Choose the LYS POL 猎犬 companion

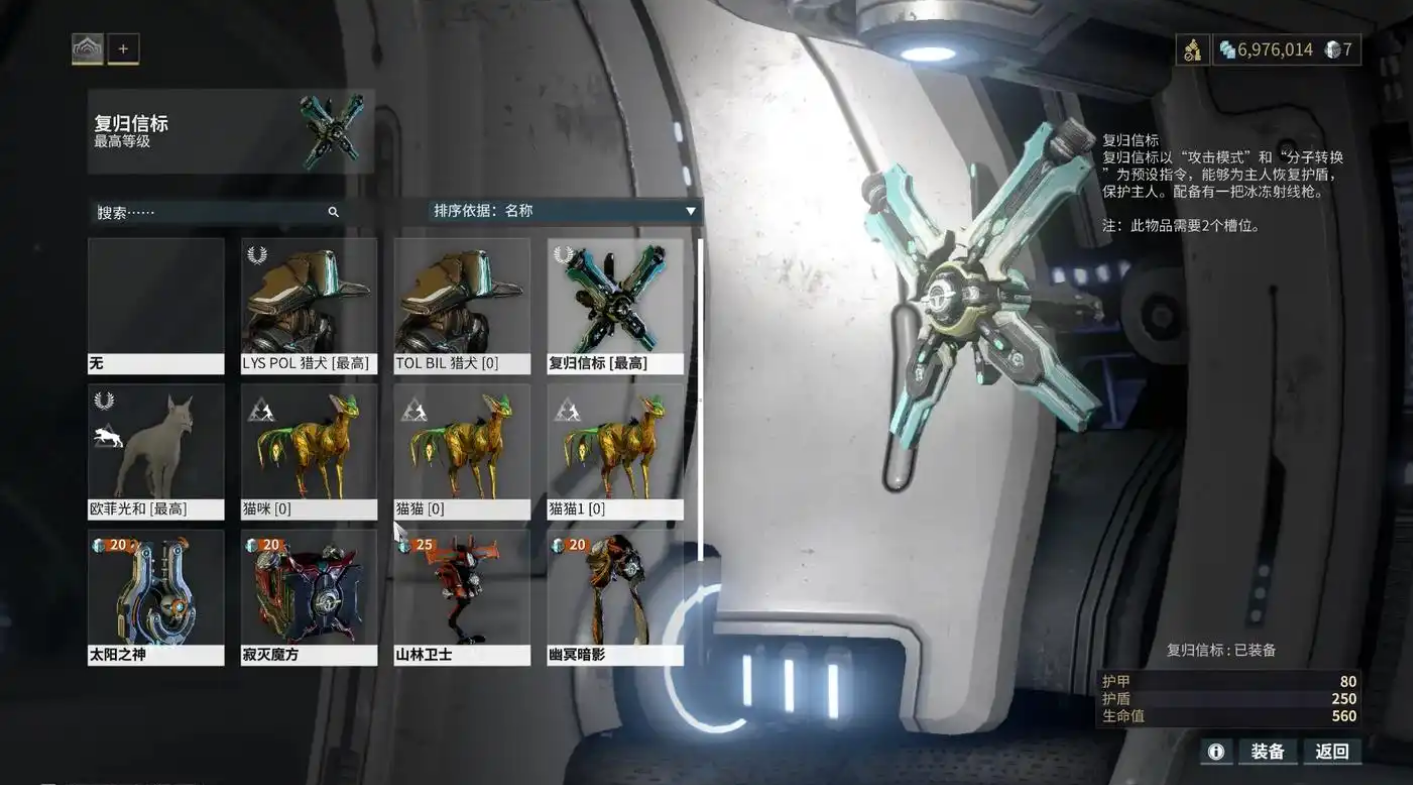coord(309,306)
